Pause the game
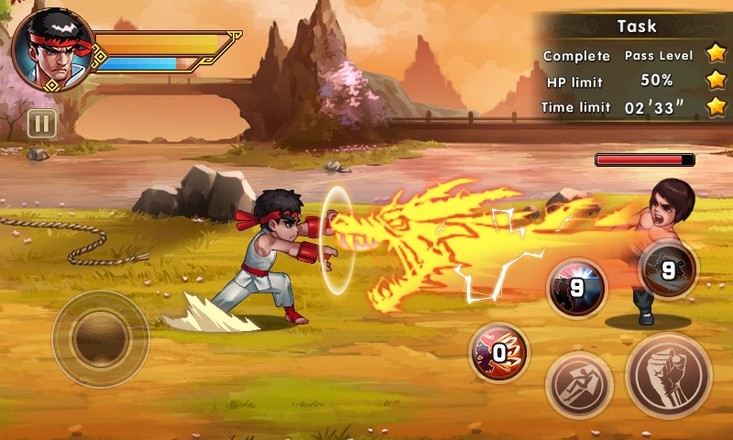This screenshot has width=733, height=440. pos(42,123)
